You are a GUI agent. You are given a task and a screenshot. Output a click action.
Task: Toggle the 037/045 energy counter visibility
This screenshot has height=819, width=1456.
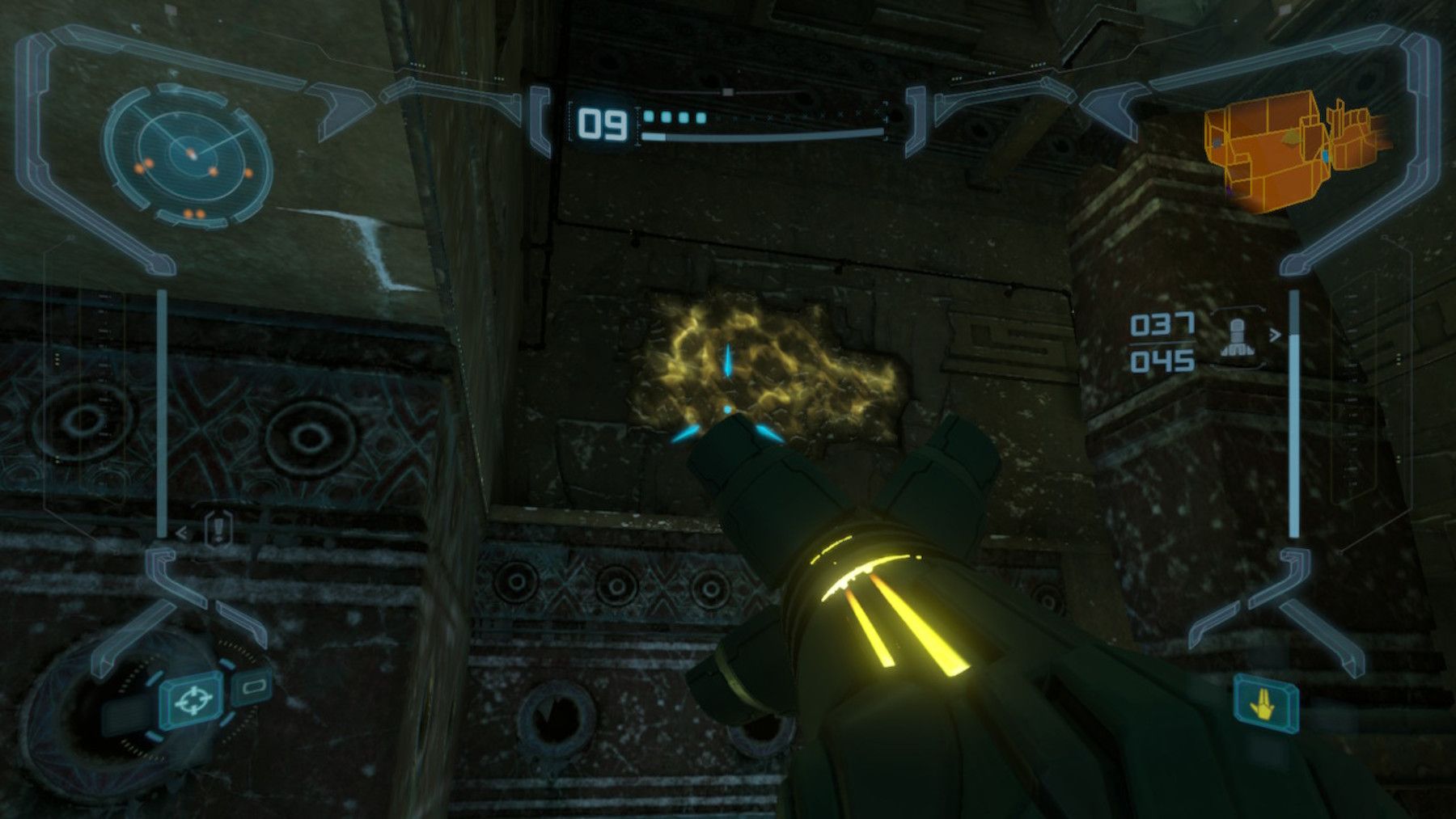1162,342
